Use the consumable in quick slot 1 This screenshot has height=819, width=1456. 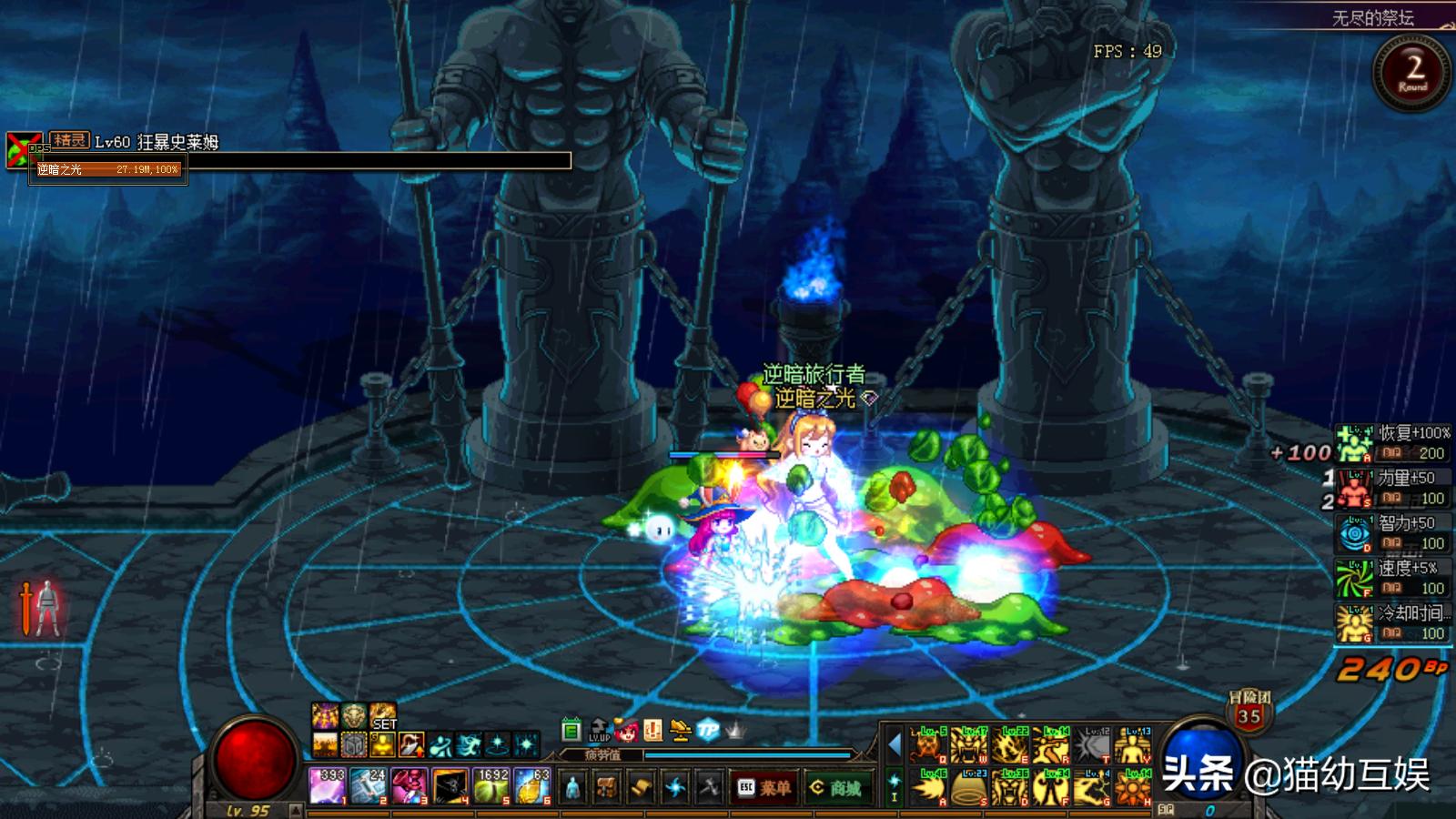coord(327,786)
